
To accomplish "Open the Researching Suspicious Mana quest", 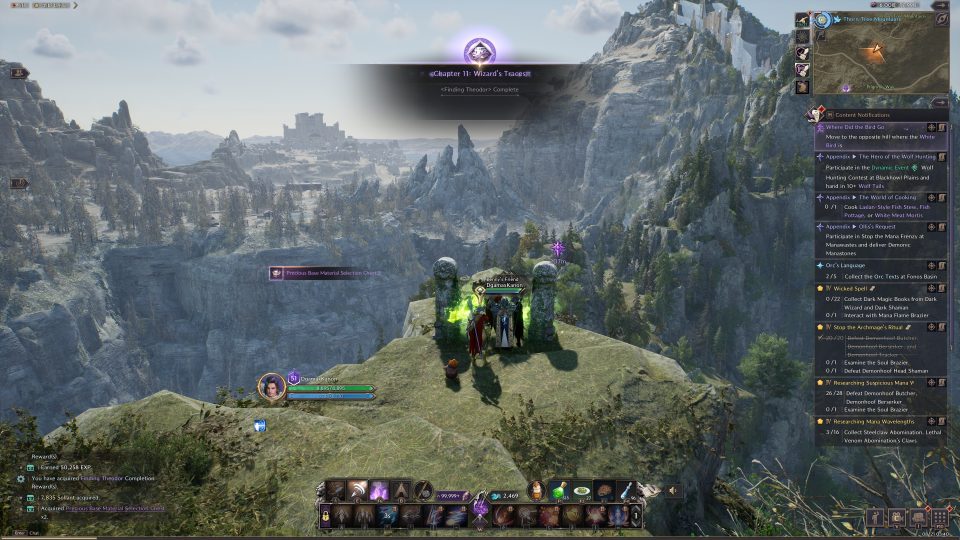I will [x=870, y=383].
